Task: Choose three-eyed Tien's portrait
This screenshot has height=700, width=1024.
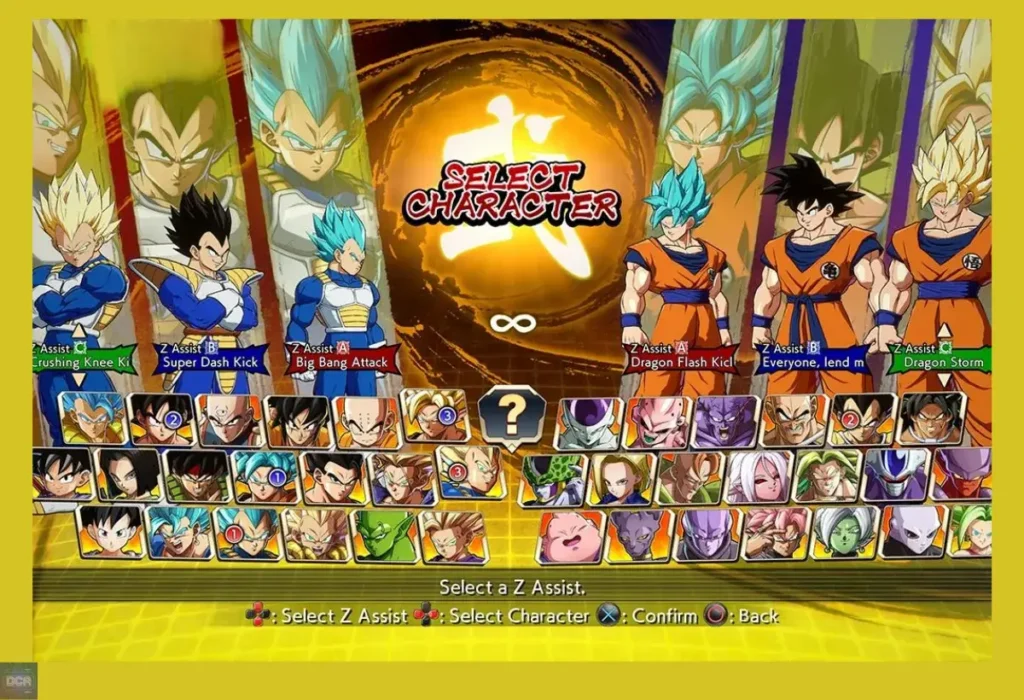Action: [230, 420]
